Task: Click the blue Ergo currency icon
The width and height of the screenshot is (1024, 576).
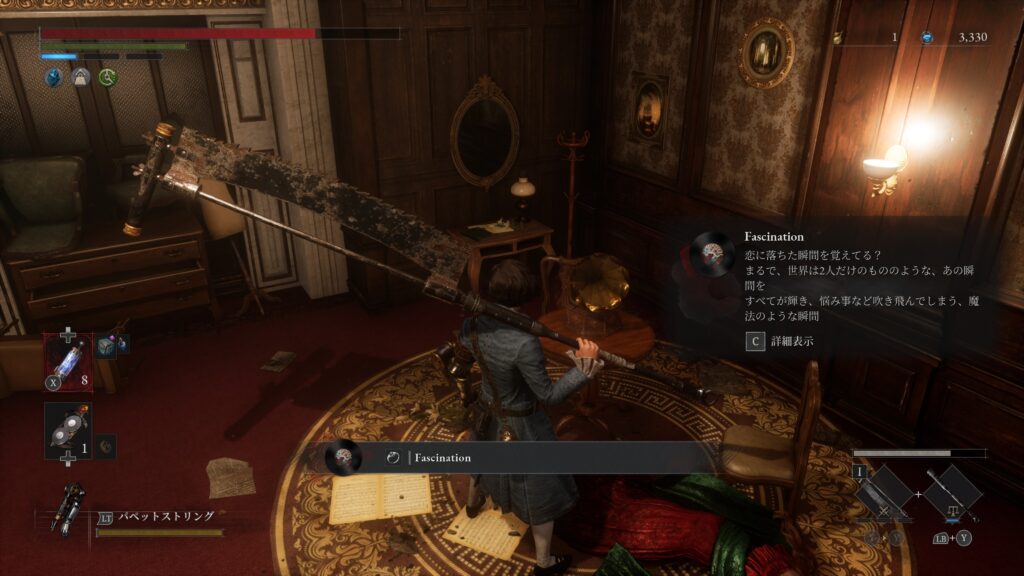Action: tap(928, 37)
